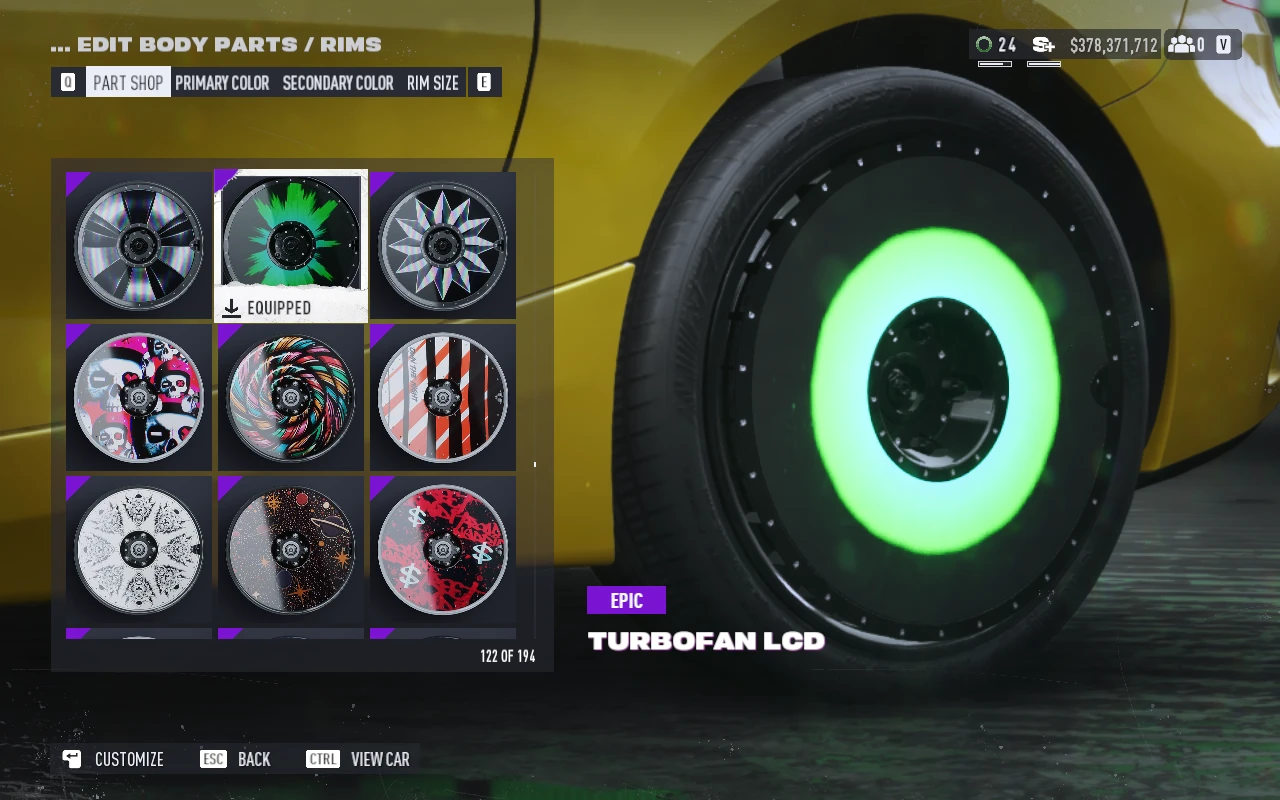Choose the black space-themed rim
The height and width of the screenshot is (800, 1280).
(x=291, y=549)
